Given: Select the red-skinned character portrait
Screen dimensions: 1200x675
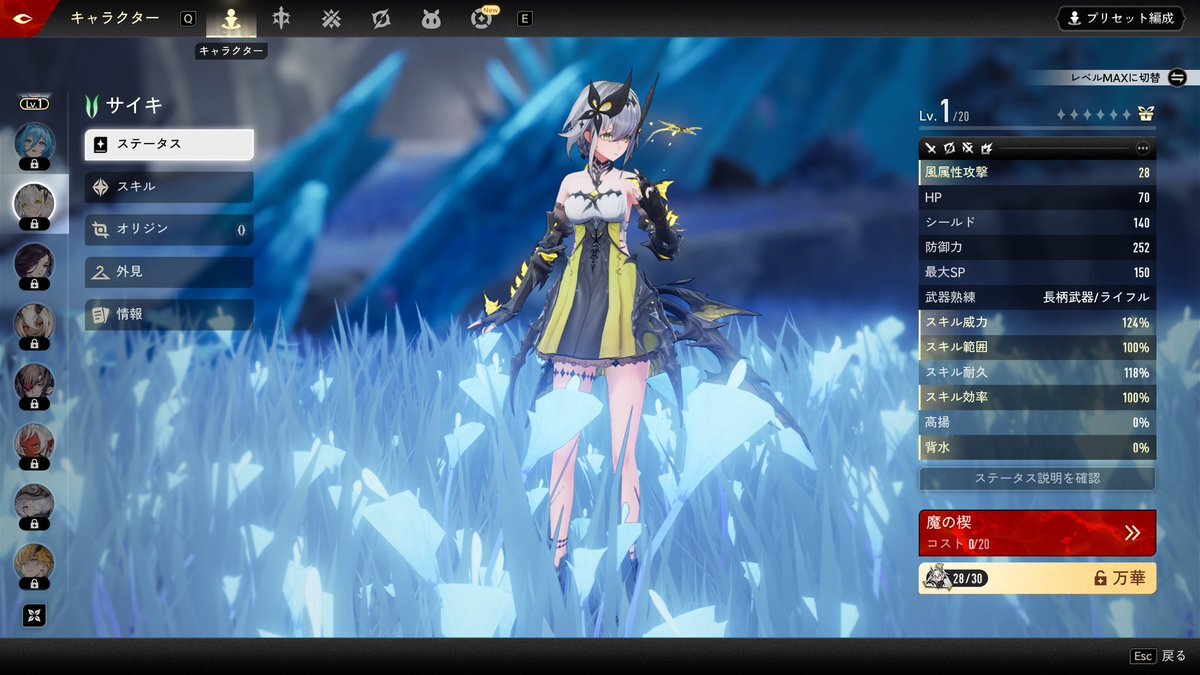Looking at the screenshot, I should pyautogui.click(x=34, y=442).
